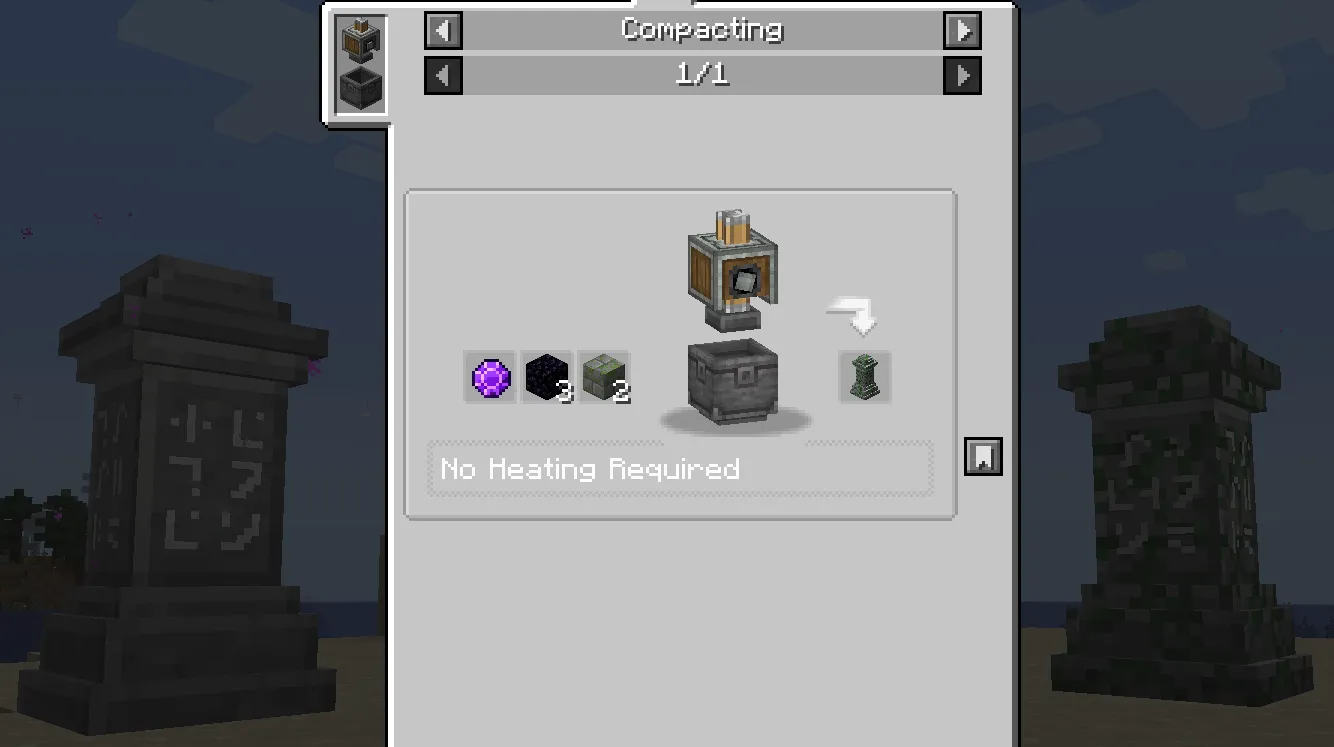Select the mossy statue output item

[x=862, y=377]
